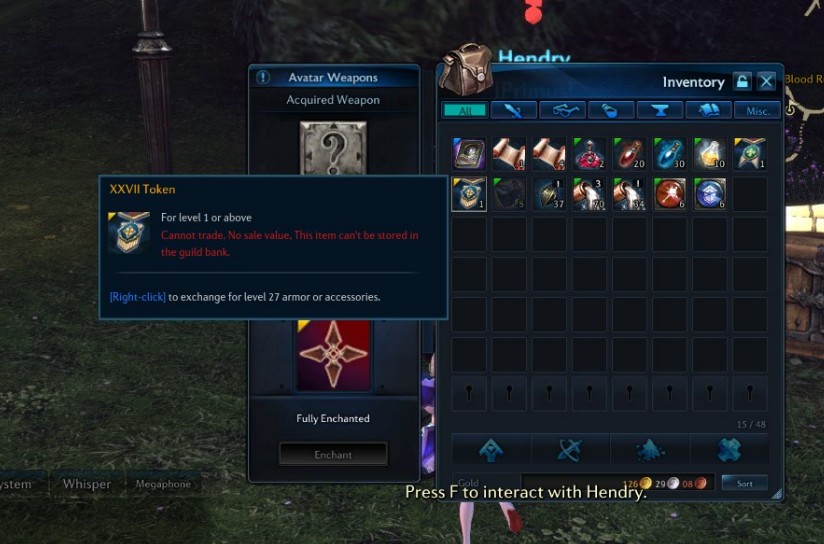Open the book filter tab
The image size is (824, 544).
709,110
